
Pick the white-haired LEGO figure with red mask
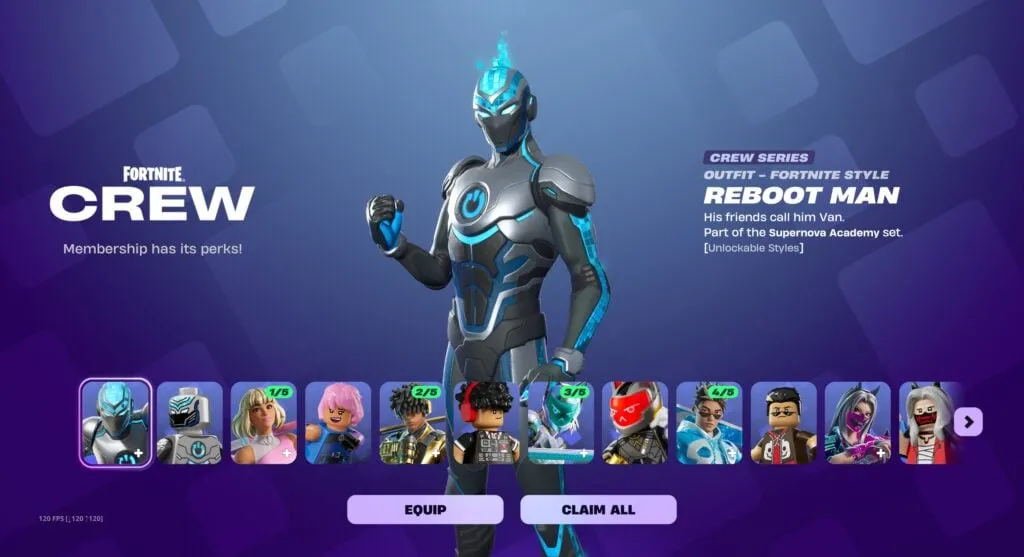pos(929,423)
